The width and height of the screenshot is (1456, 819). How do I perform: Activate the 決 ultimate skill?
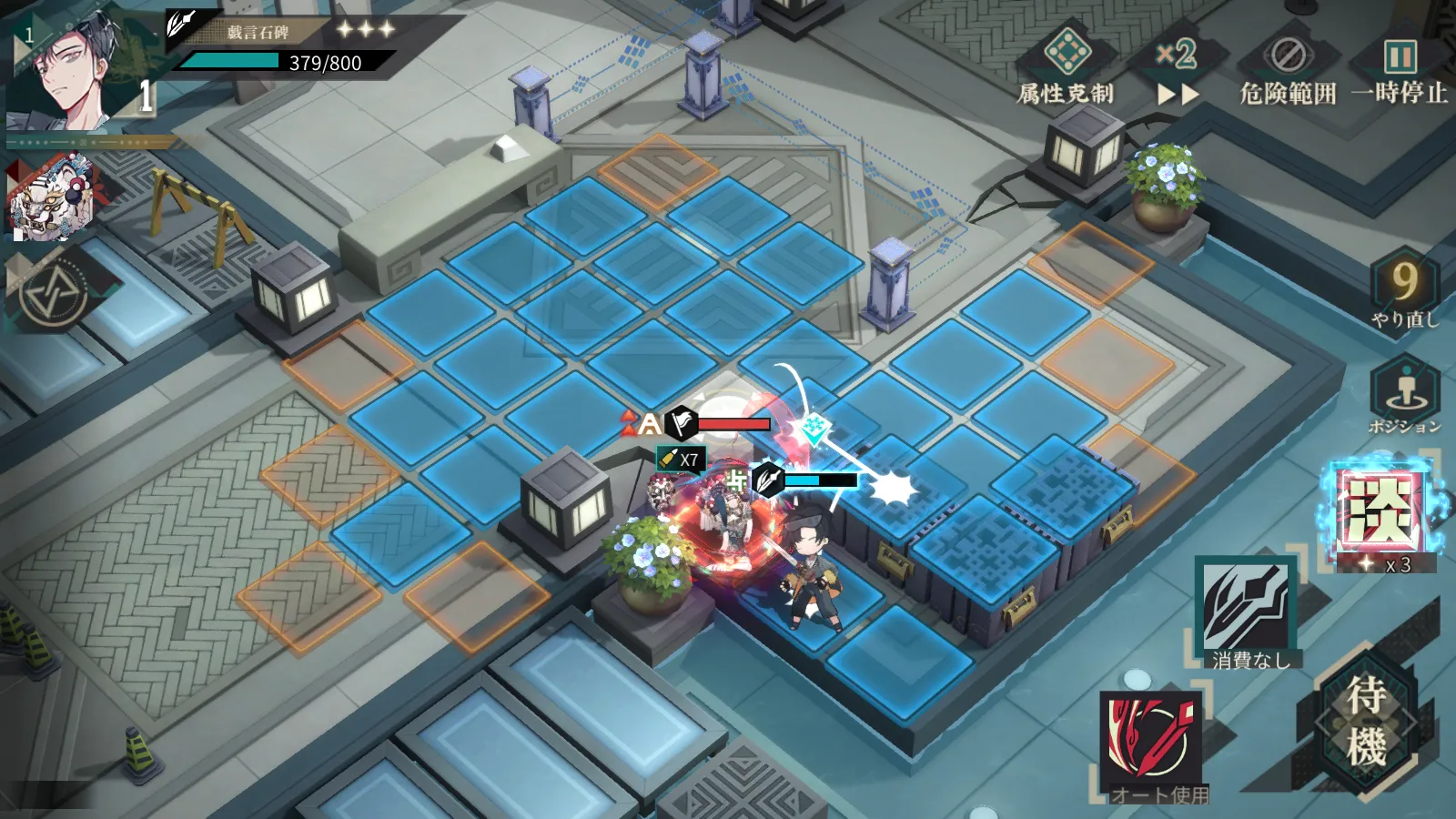tap(1380, 514)
